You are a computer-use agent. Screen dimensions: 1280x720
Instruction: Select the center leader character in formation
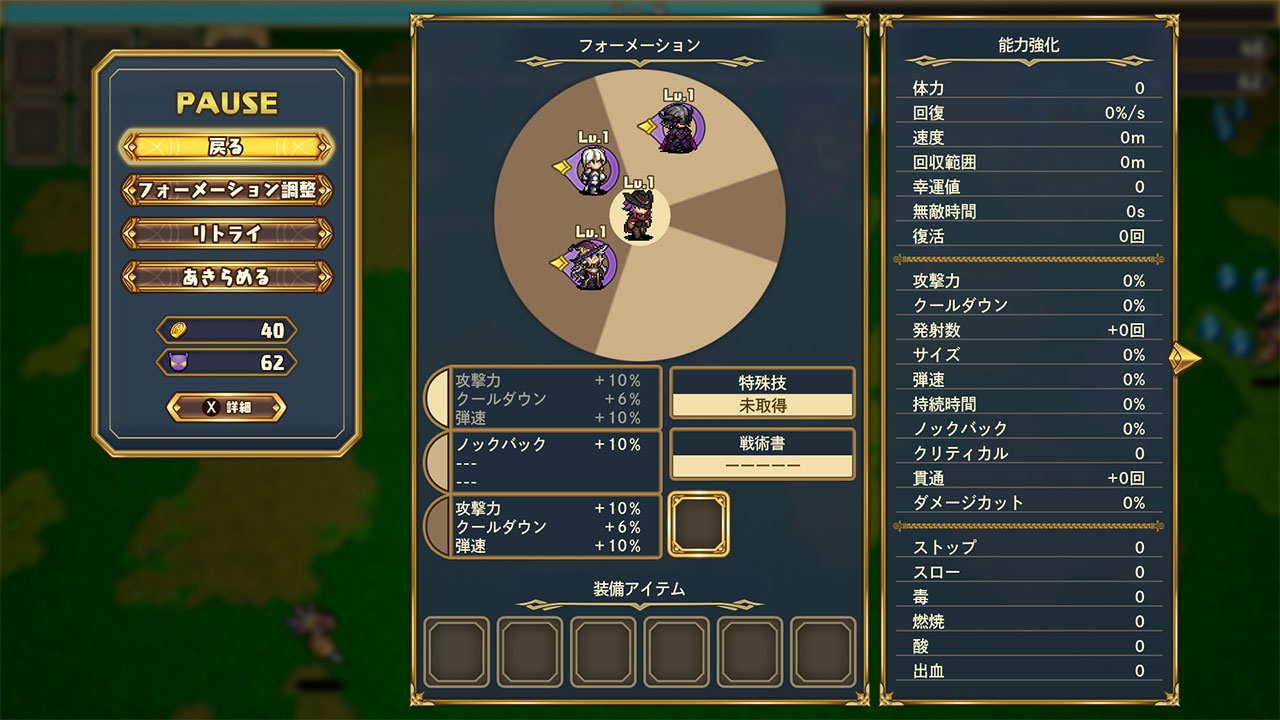pos(639,214)
